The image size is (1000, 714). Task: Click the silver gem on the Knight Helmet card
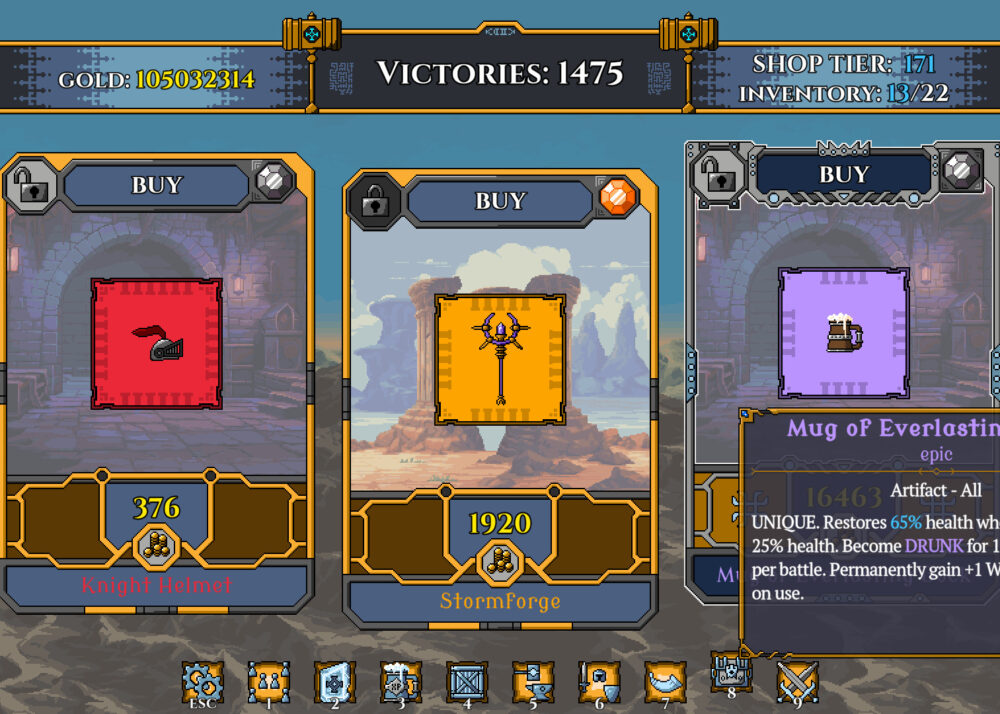[273, 181]
